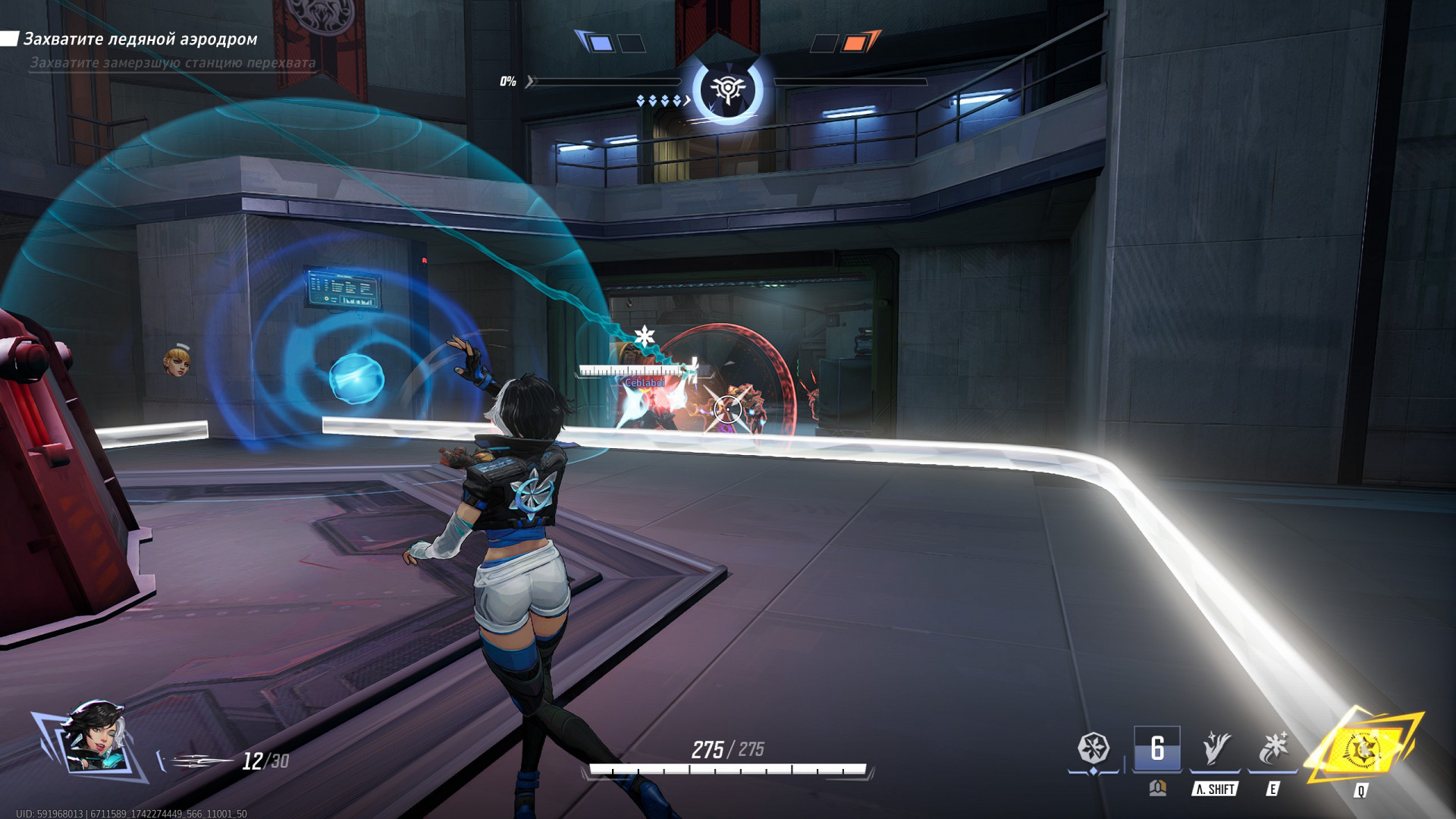Screen dimensions: 1456x819
Task: Use the snowflake shard ability icon
Action: pyautogui.click(x=1272, y=748)
